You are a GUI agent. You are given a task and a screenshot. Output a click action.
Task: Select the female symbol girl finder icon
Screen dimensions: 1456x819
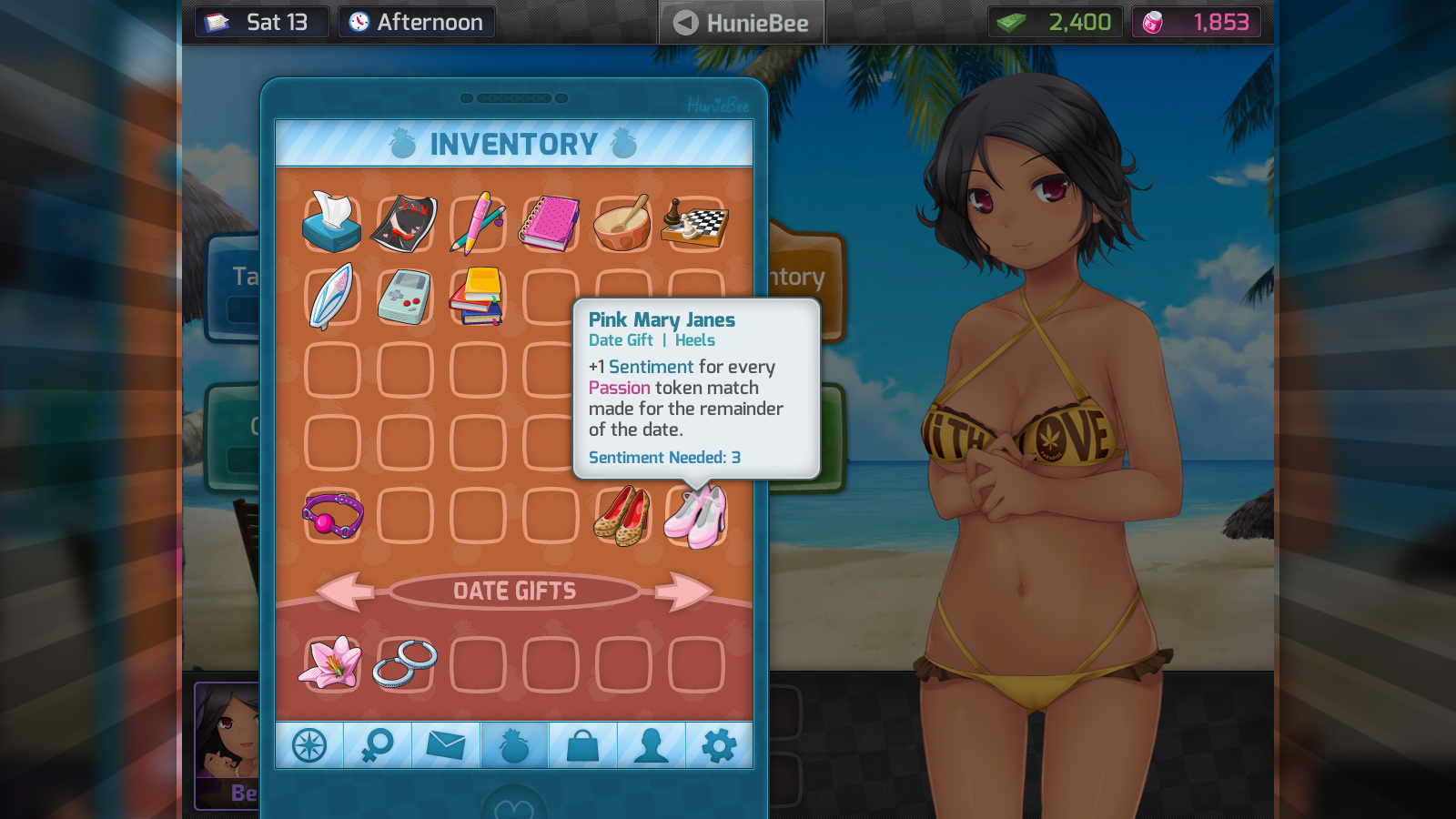[378, 744]
